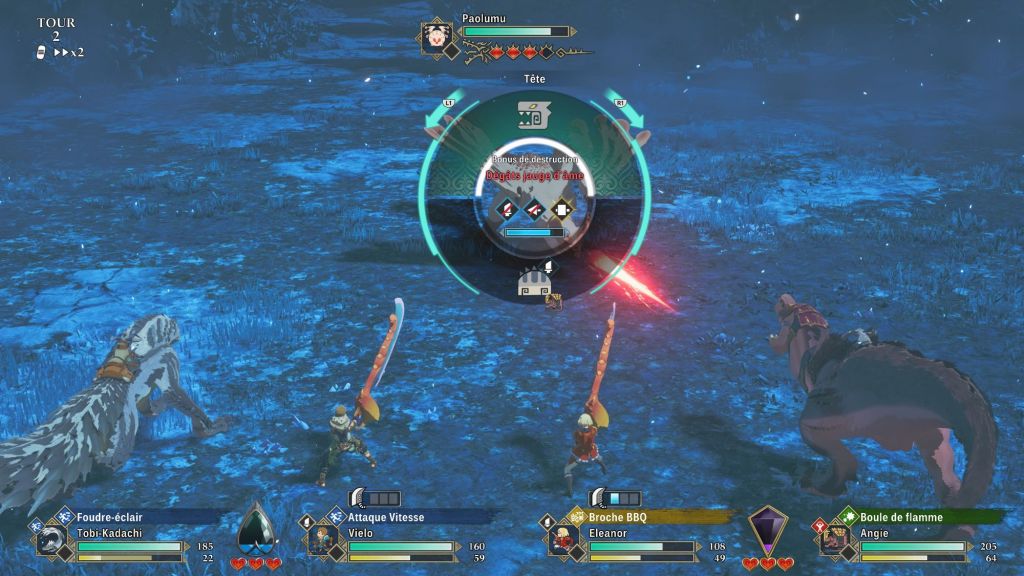Image resolution: width=1024 pixels, height=576 pixels.
Task: Click the Paolumu enemy portrait
Action: [436, 39]
